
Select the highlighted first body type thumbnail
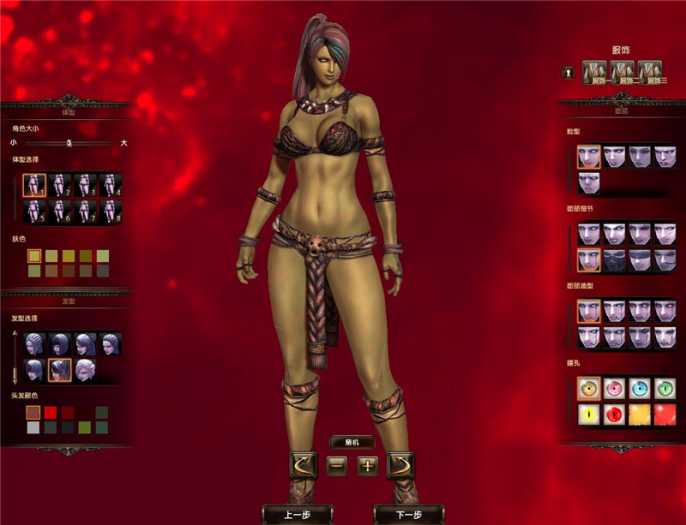35,185
